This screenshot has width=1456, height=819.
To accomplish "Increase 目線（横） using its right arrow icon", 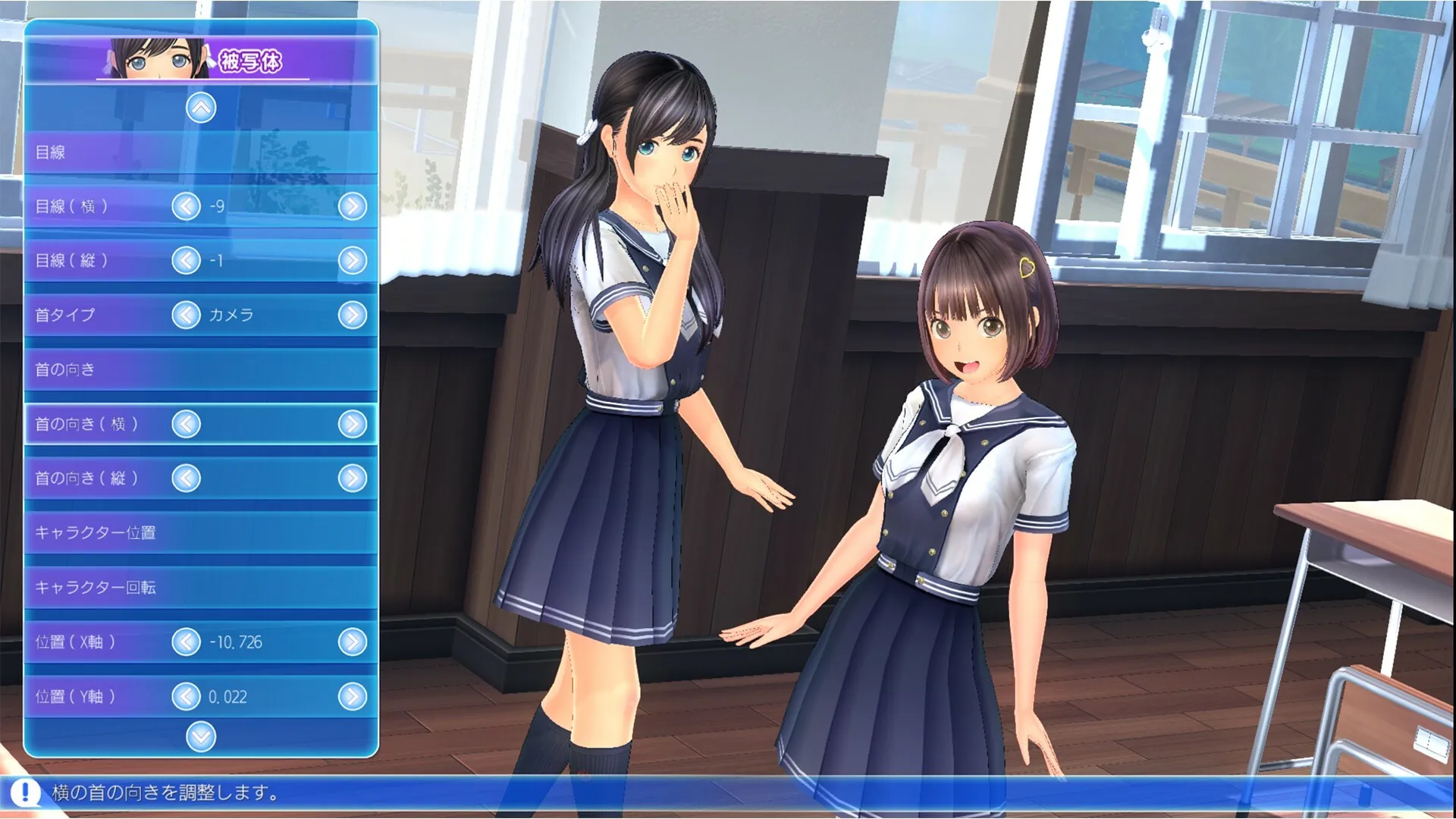I will tap(351, 206).
